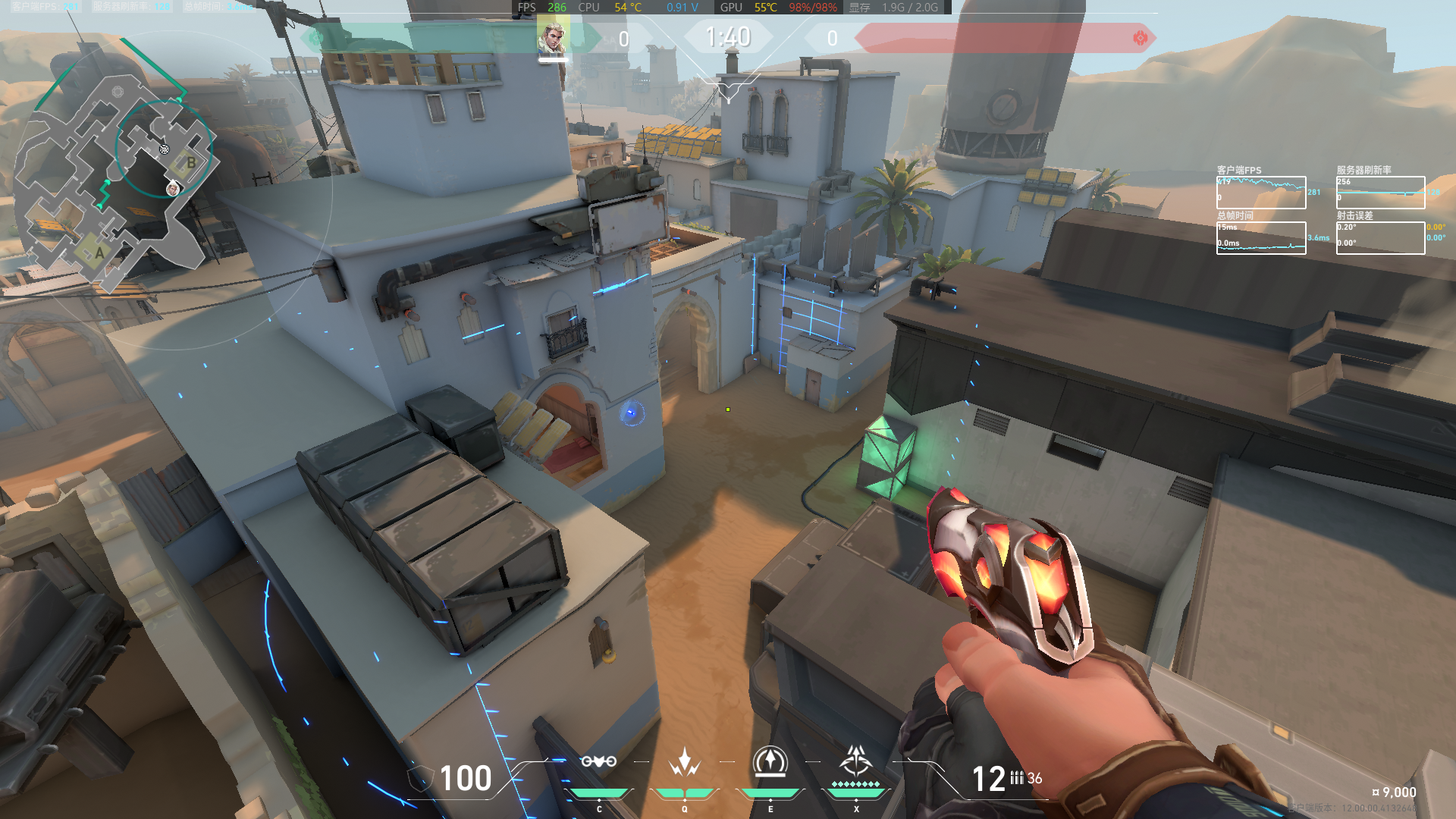Select the total frame time graph

(1261, 237)
